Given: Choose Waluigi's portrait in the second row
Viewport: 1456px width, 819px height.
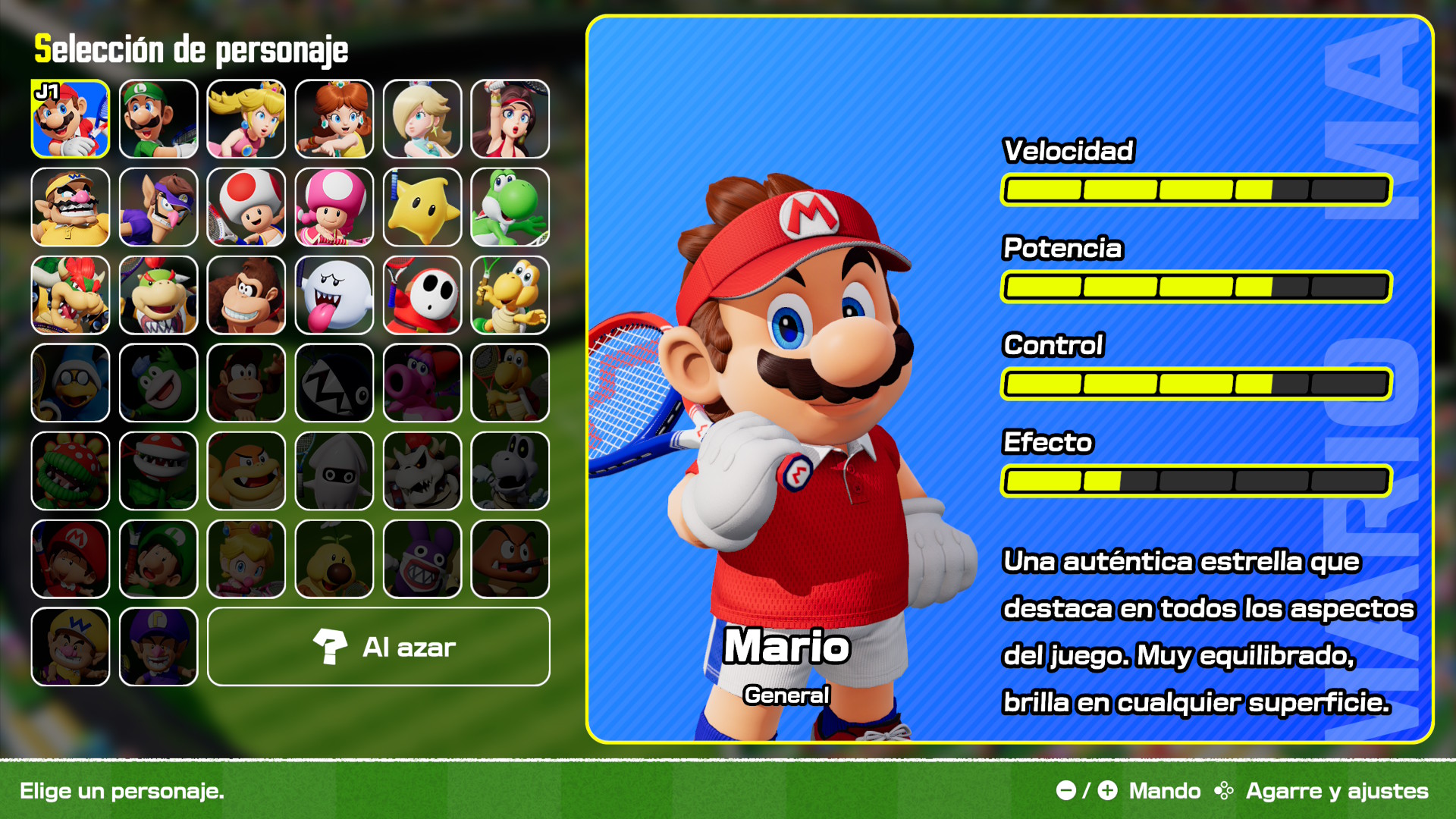Looking at the screenshot, I should click(158, 207).
